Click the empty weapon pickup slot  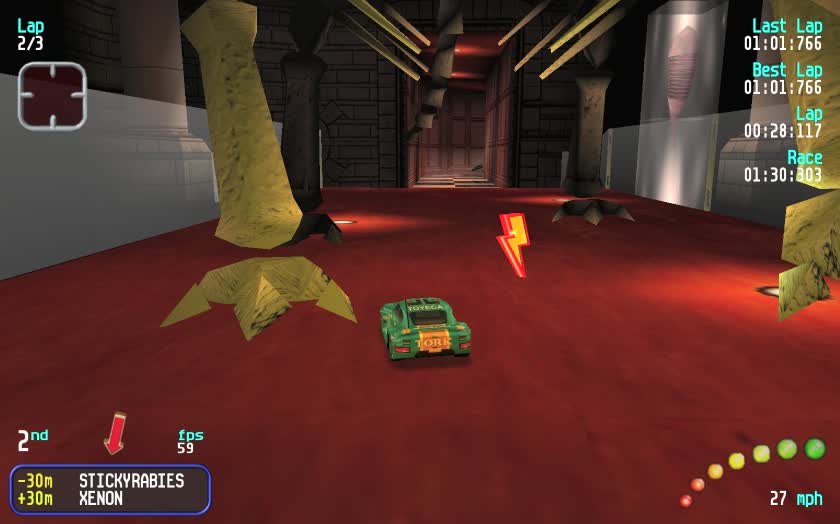52,95
